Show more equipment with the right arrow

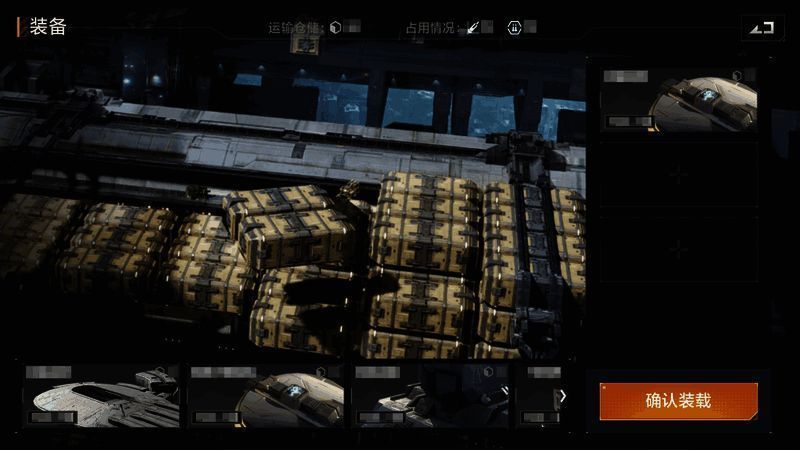562,396
